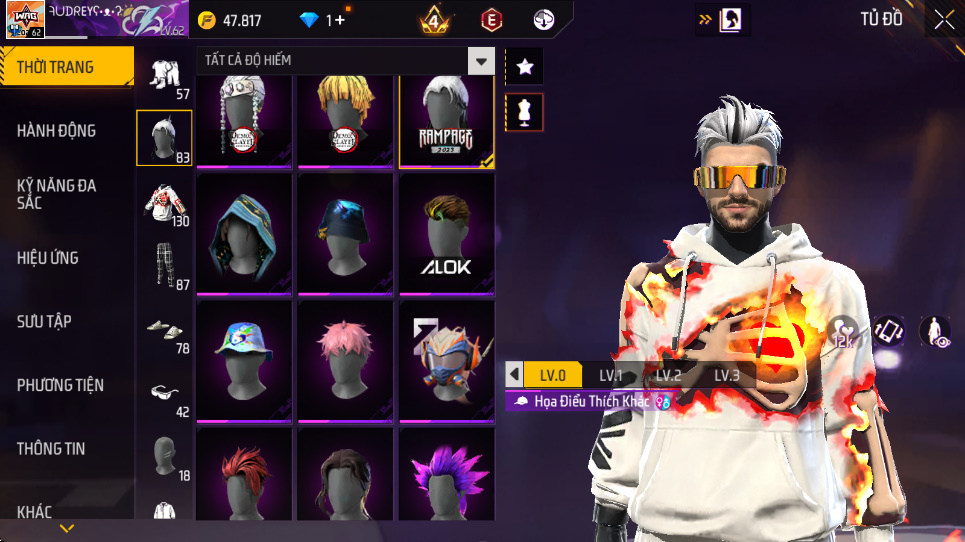The width and height of the screenshot is (965, 542).
Task: Switch to LV.3 skin level
Action: tap(727, 376)
